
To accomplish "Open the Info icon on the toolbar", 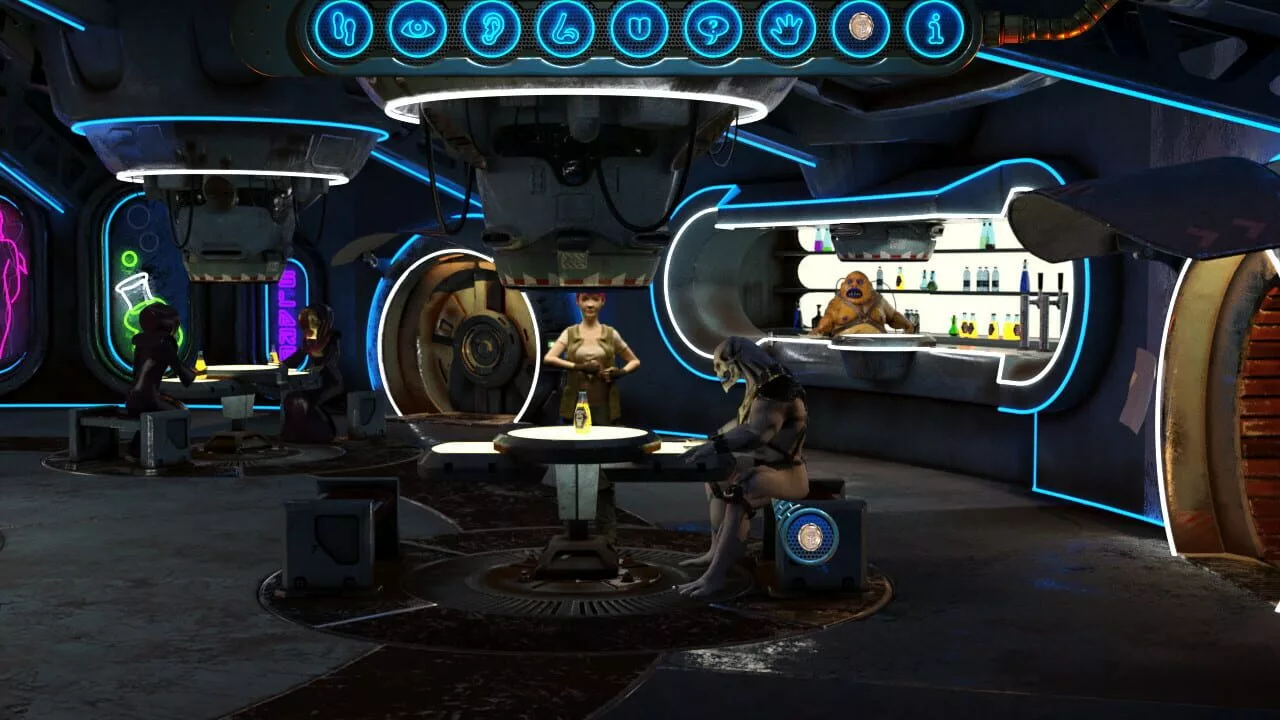I will [x=935, y=27].
